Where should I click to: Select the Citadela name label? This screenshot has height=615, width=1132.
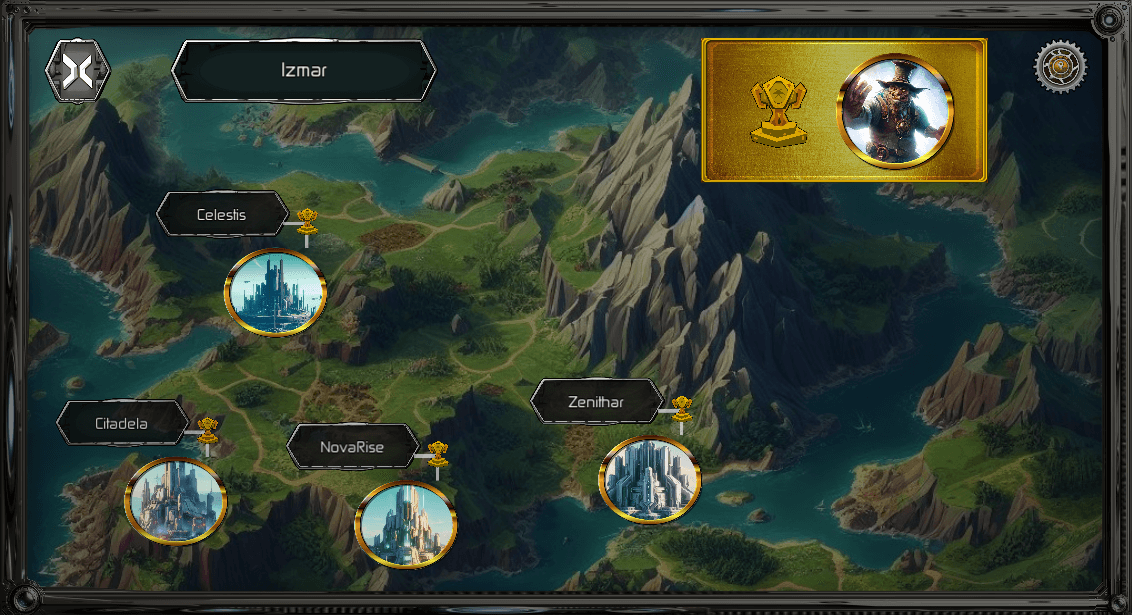(x=122, y=423)
